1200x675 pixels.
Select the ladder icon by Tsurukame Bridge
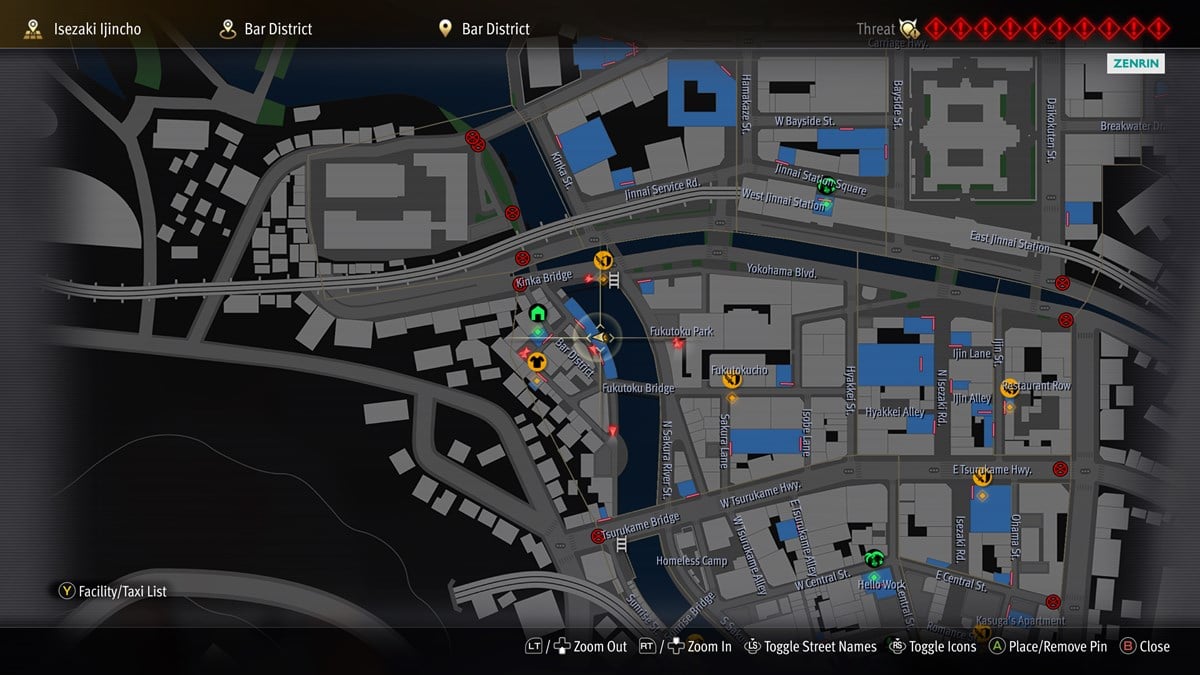(x=623, y=544)
